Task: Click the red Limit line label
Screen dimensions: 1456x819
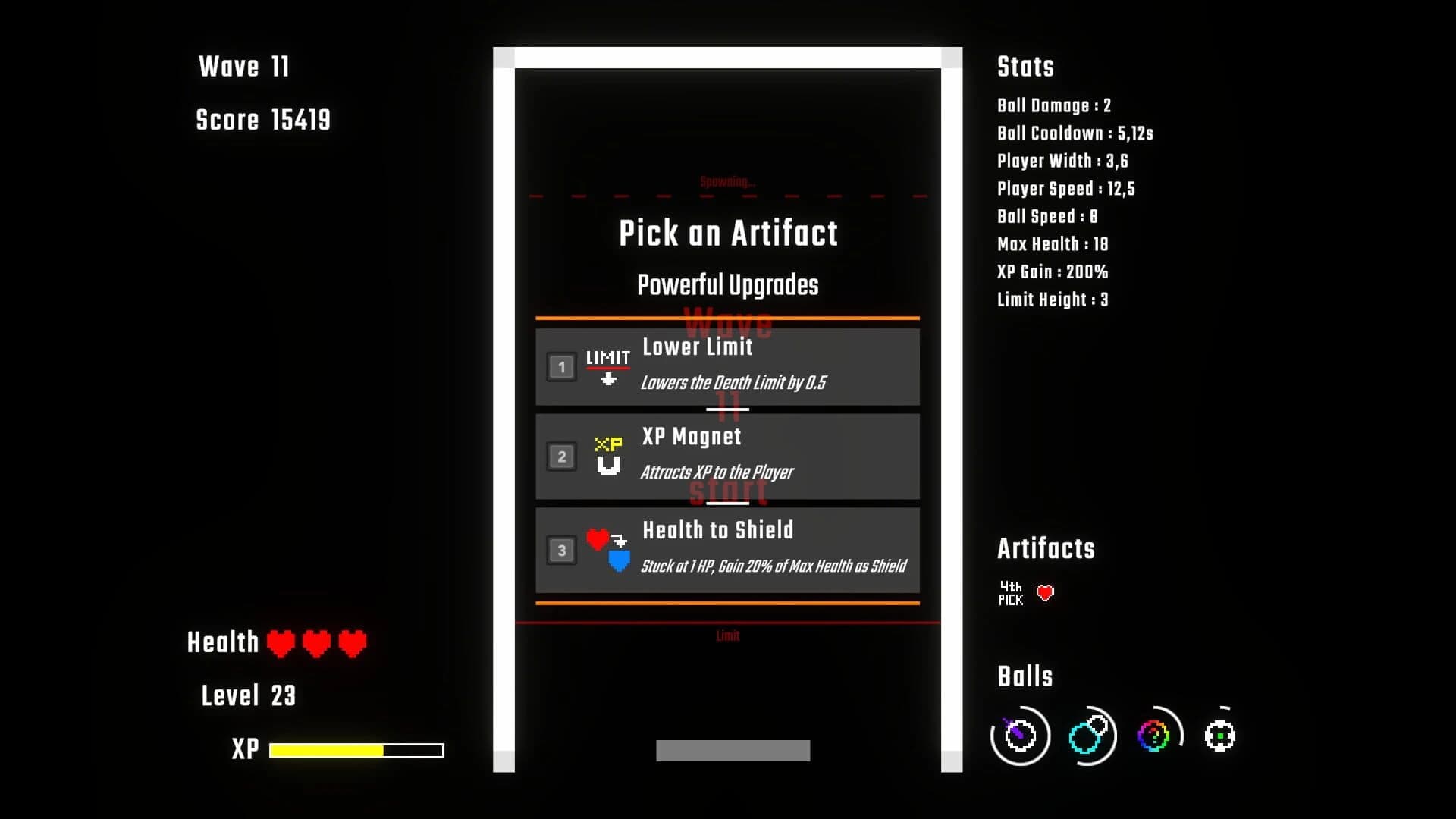Action: click(x=726, y=636)
